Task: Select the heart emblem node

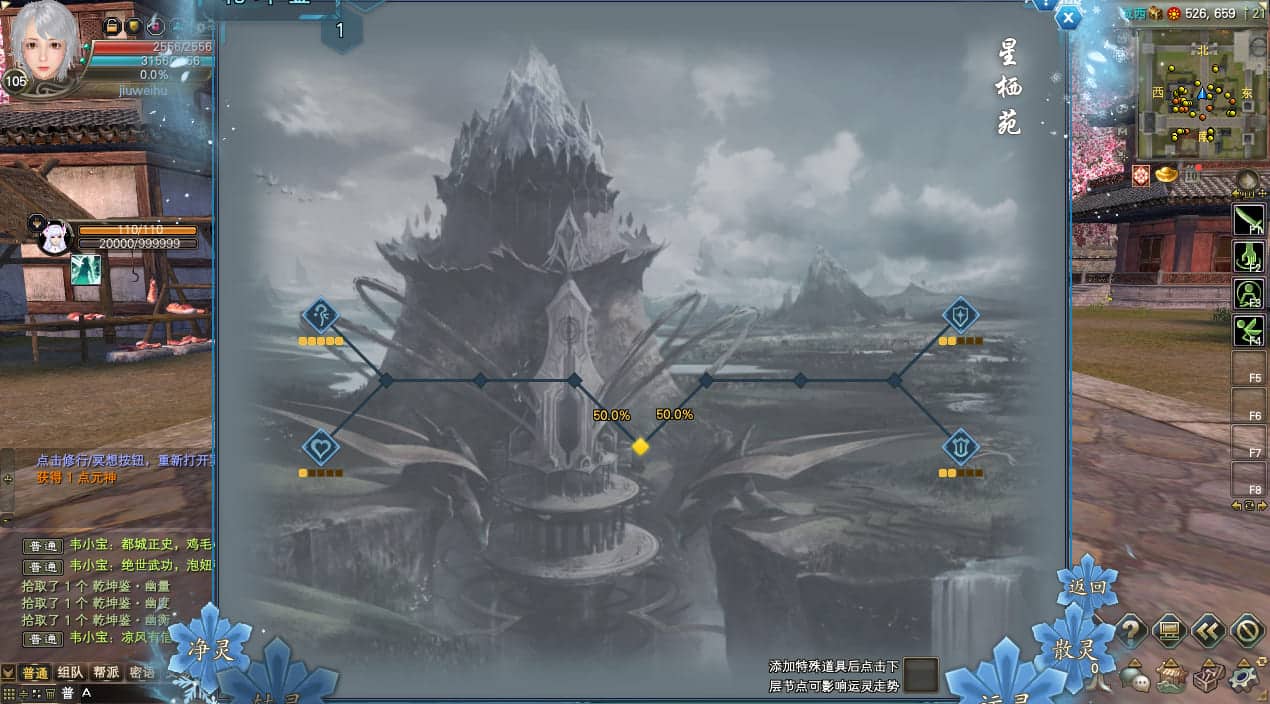Action: click(x=320, y=446)
